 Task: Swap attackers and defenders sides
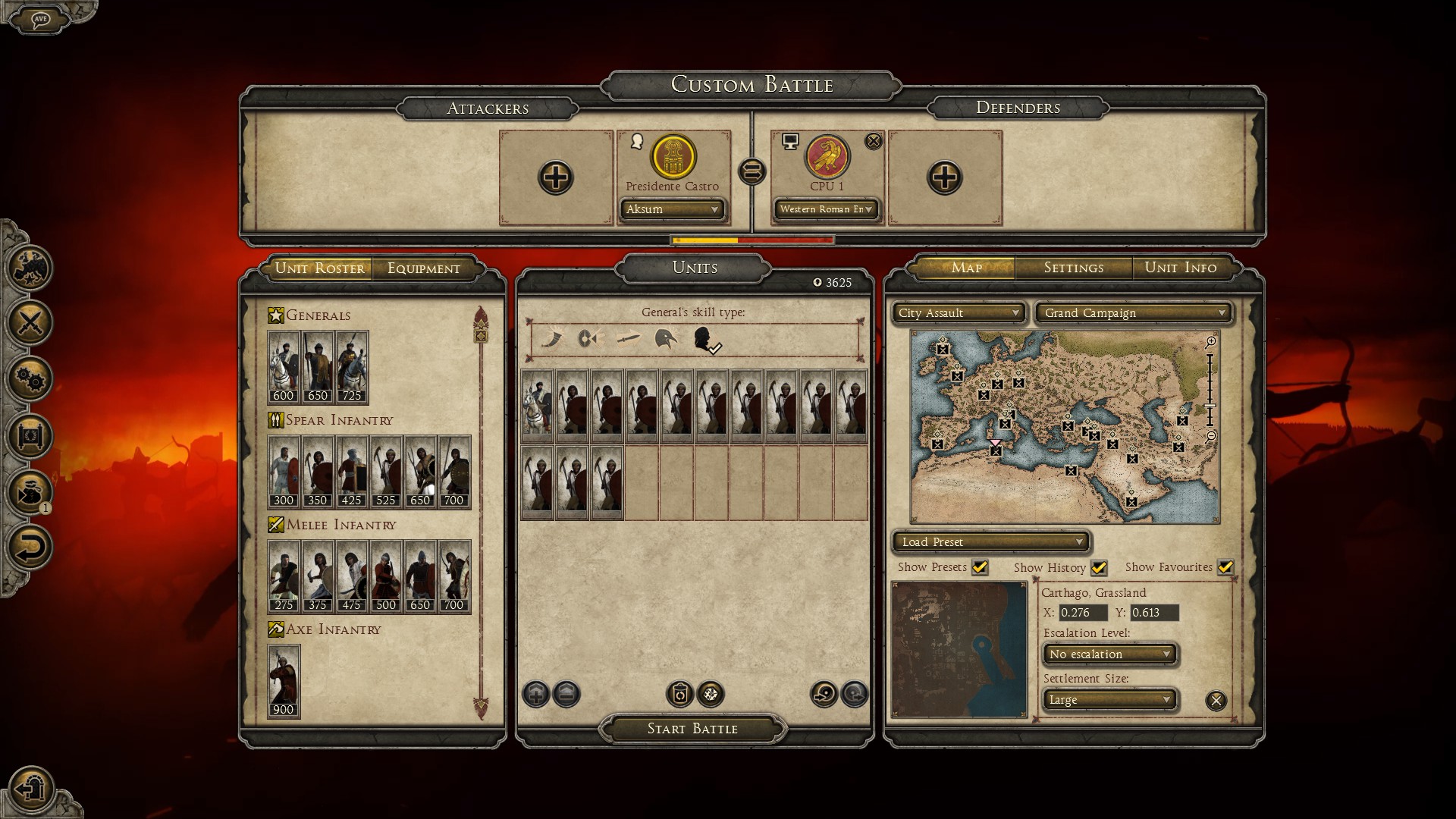[752, 172]
